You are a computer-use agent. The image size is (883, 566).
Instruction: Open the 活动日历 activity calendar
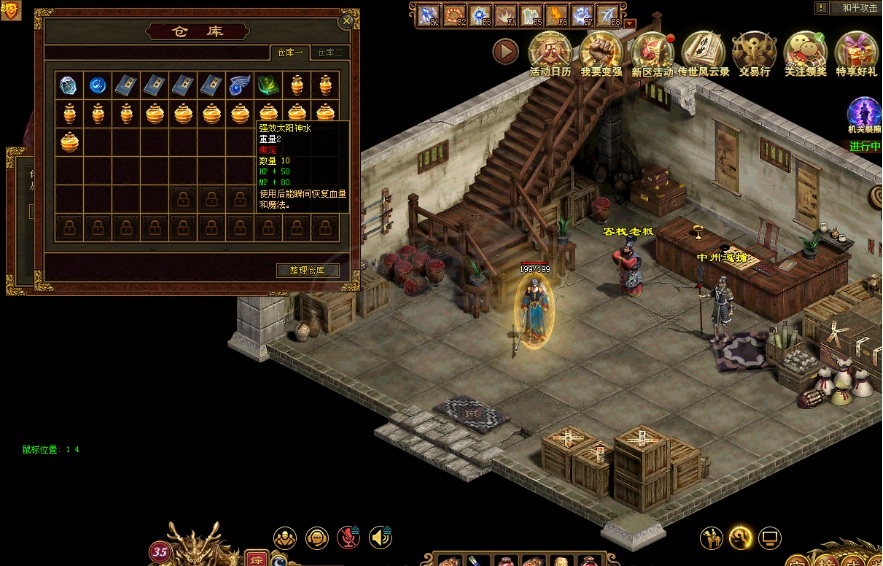[549, 50]
